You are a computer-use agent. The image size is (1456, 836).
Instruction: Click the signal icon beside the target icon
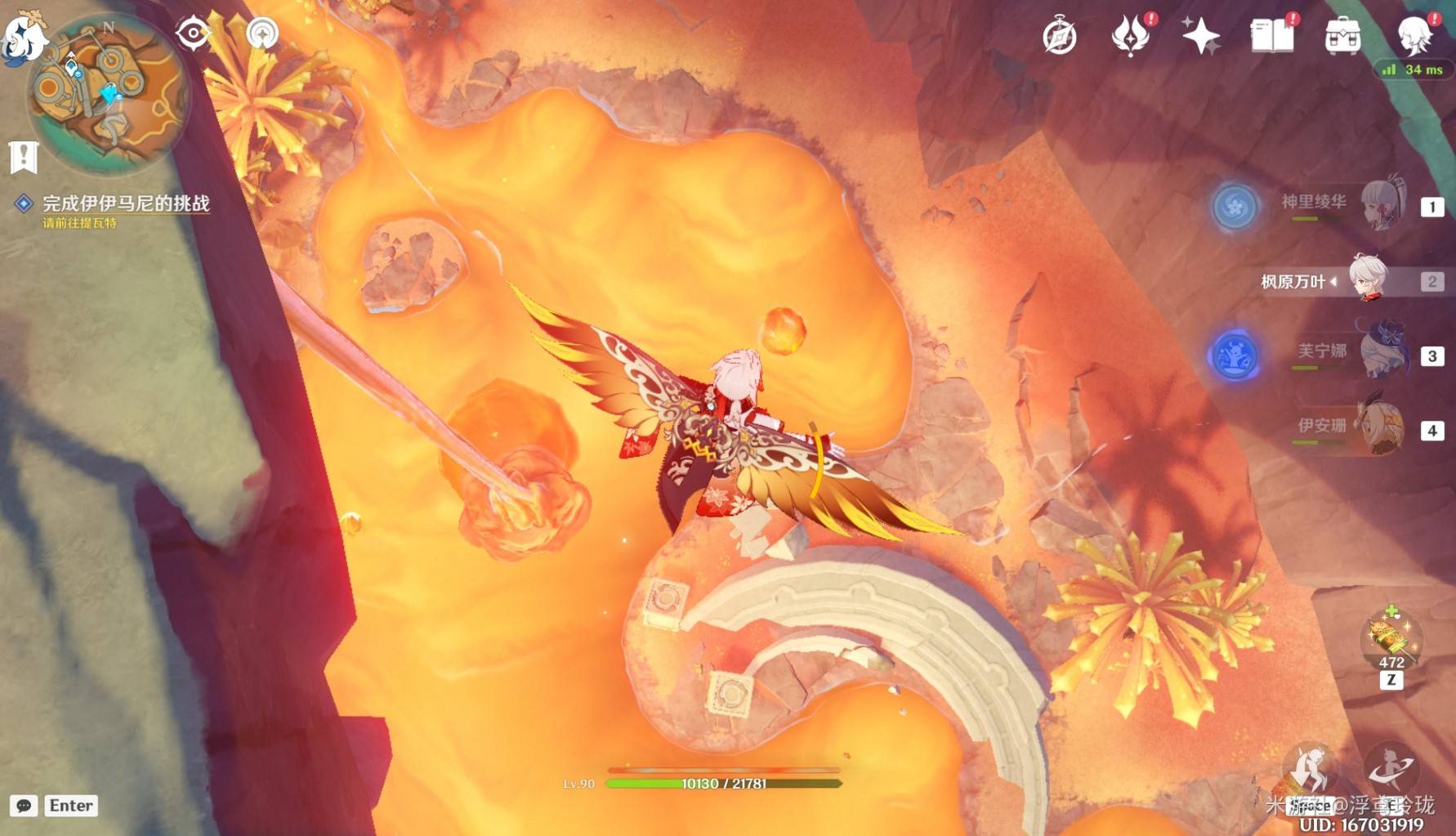click(x=262, y=34)
